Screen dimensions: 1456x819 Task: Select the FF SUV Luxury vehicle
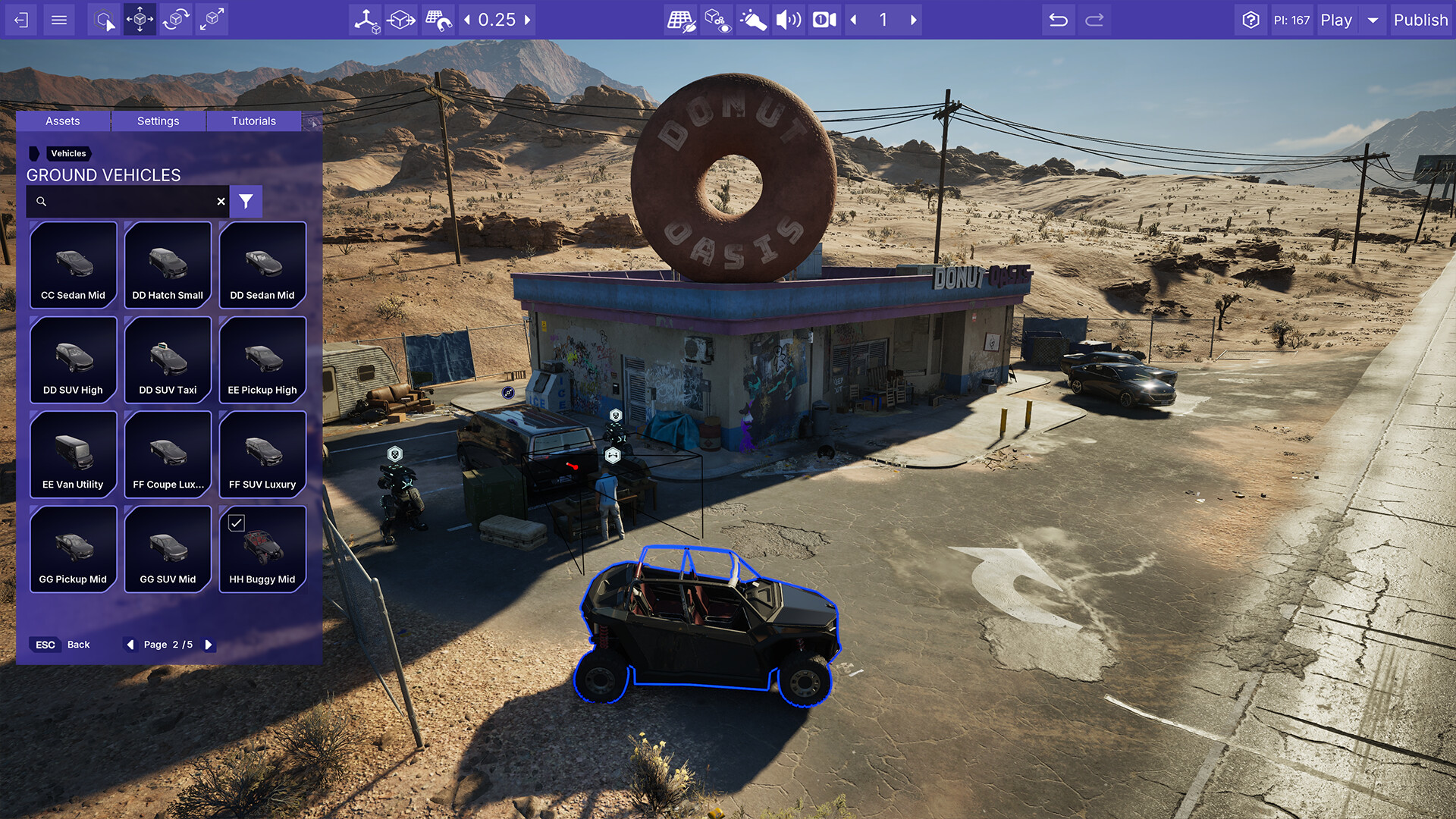pos(262,454)
